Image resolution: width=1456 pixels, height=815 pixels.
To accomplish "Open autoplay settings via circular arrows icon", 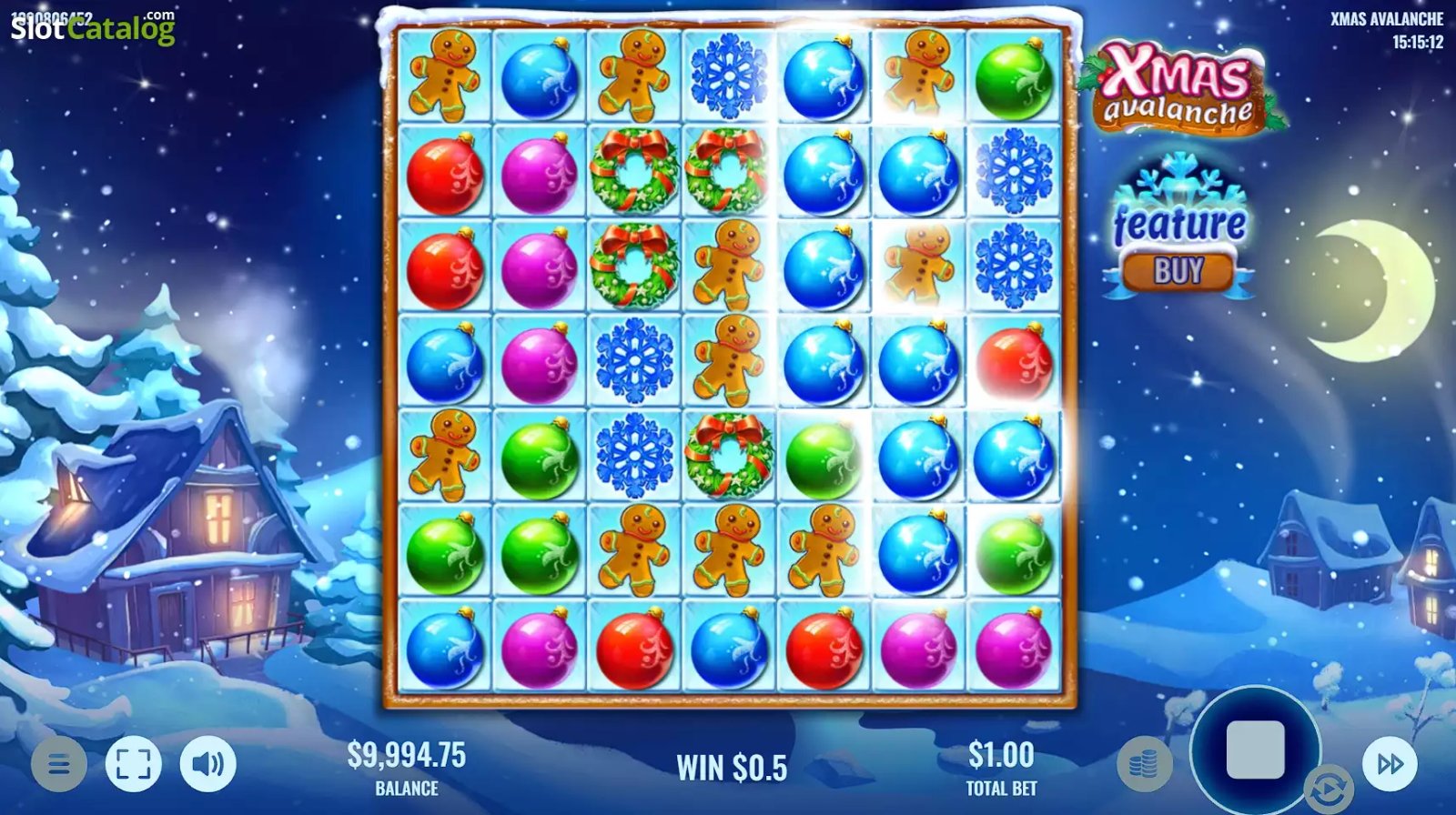I will click(1331, 788).
